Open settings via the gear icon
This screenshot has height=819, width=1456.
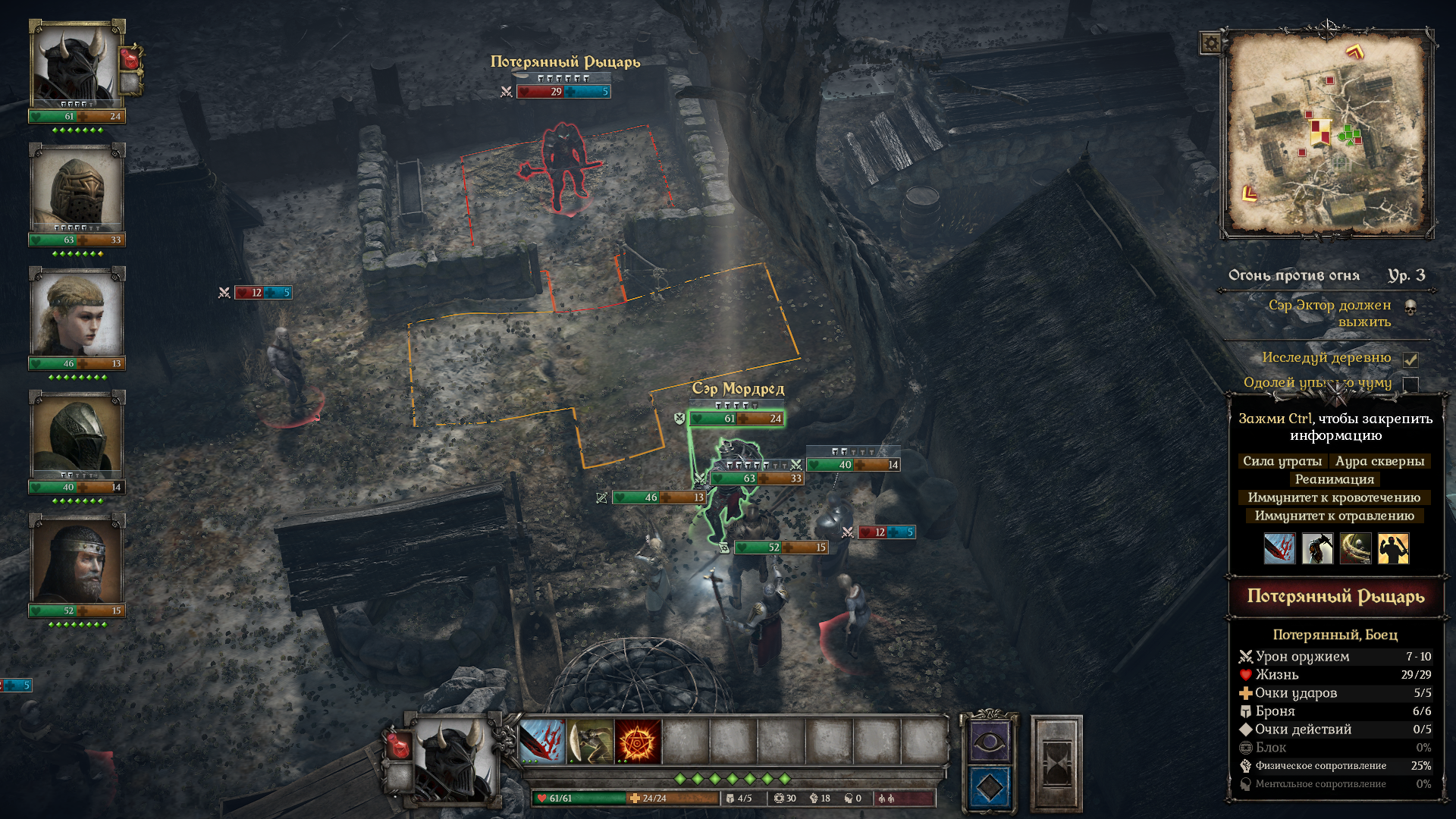point(1211,43)
